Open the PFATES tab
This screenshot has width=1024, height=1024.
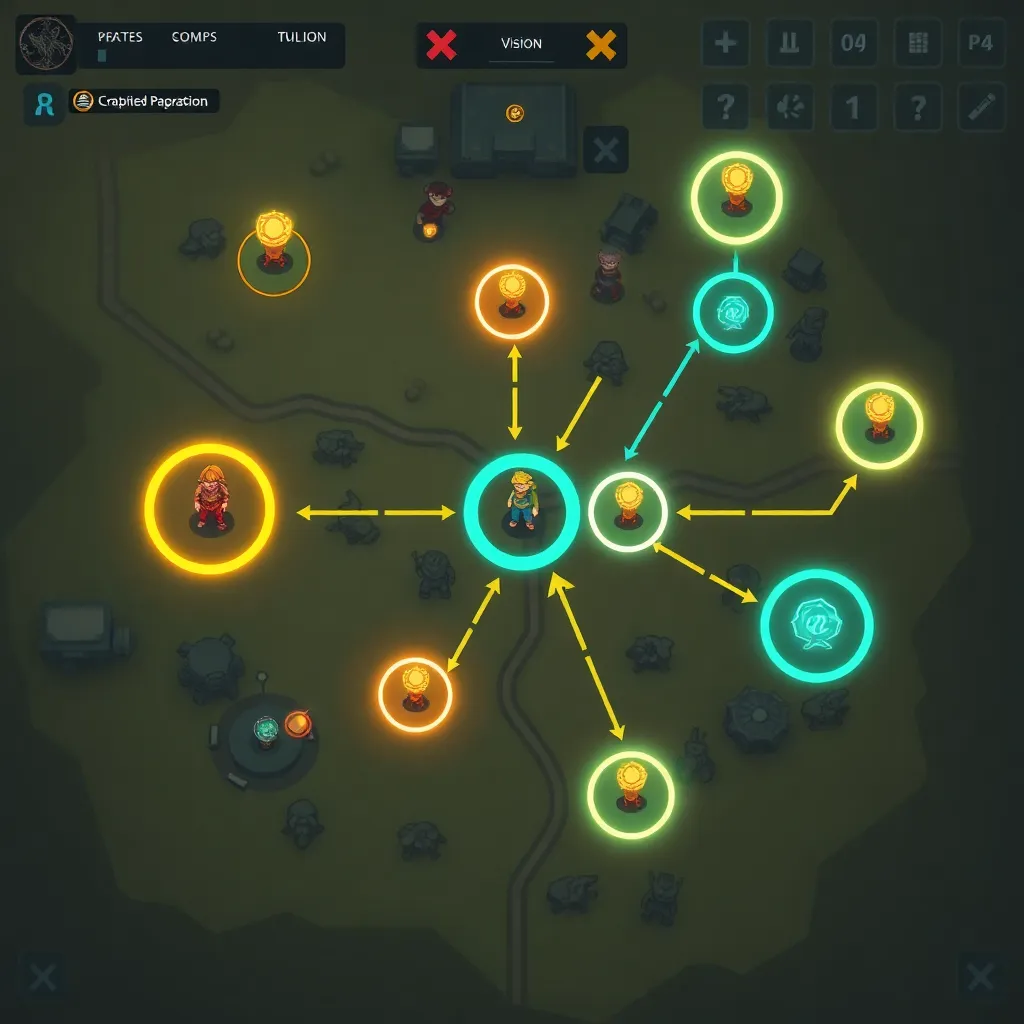point(120,37)
